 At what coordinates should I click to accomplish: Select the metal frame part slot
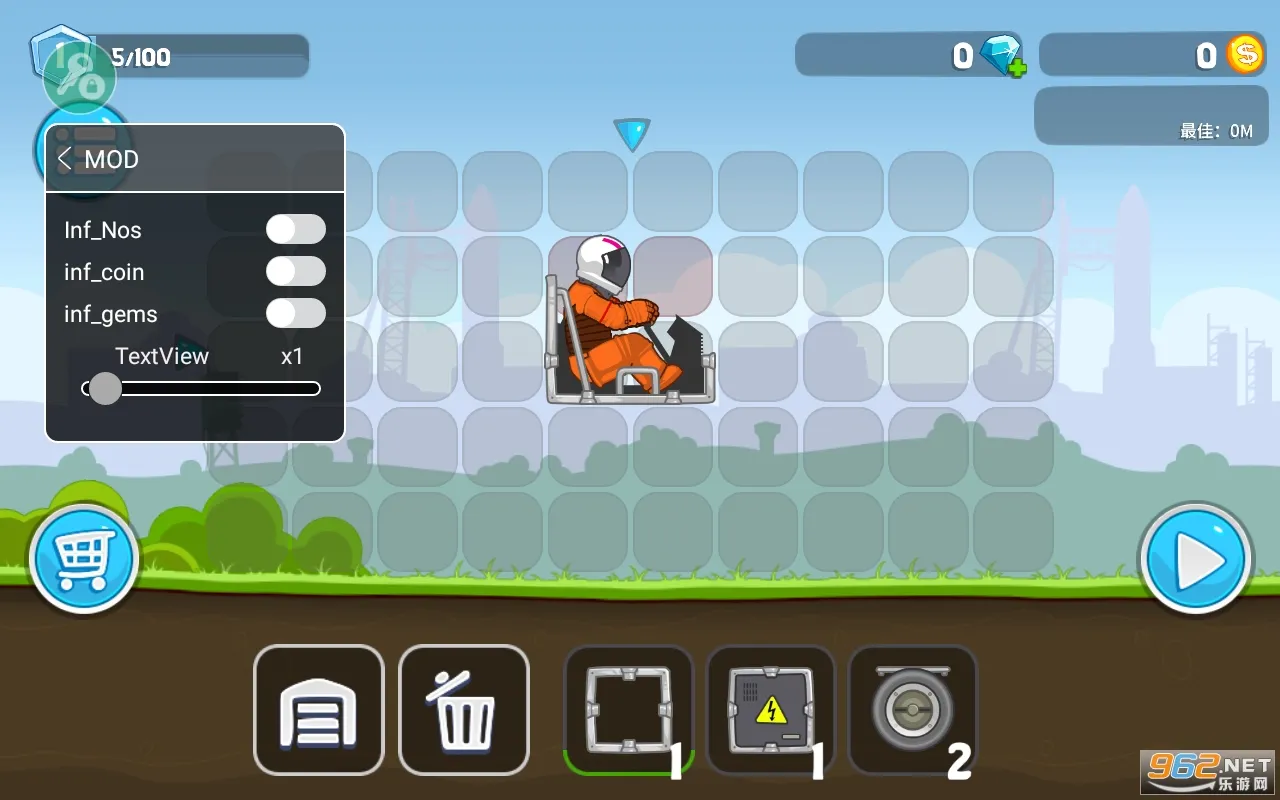(627, 710)
